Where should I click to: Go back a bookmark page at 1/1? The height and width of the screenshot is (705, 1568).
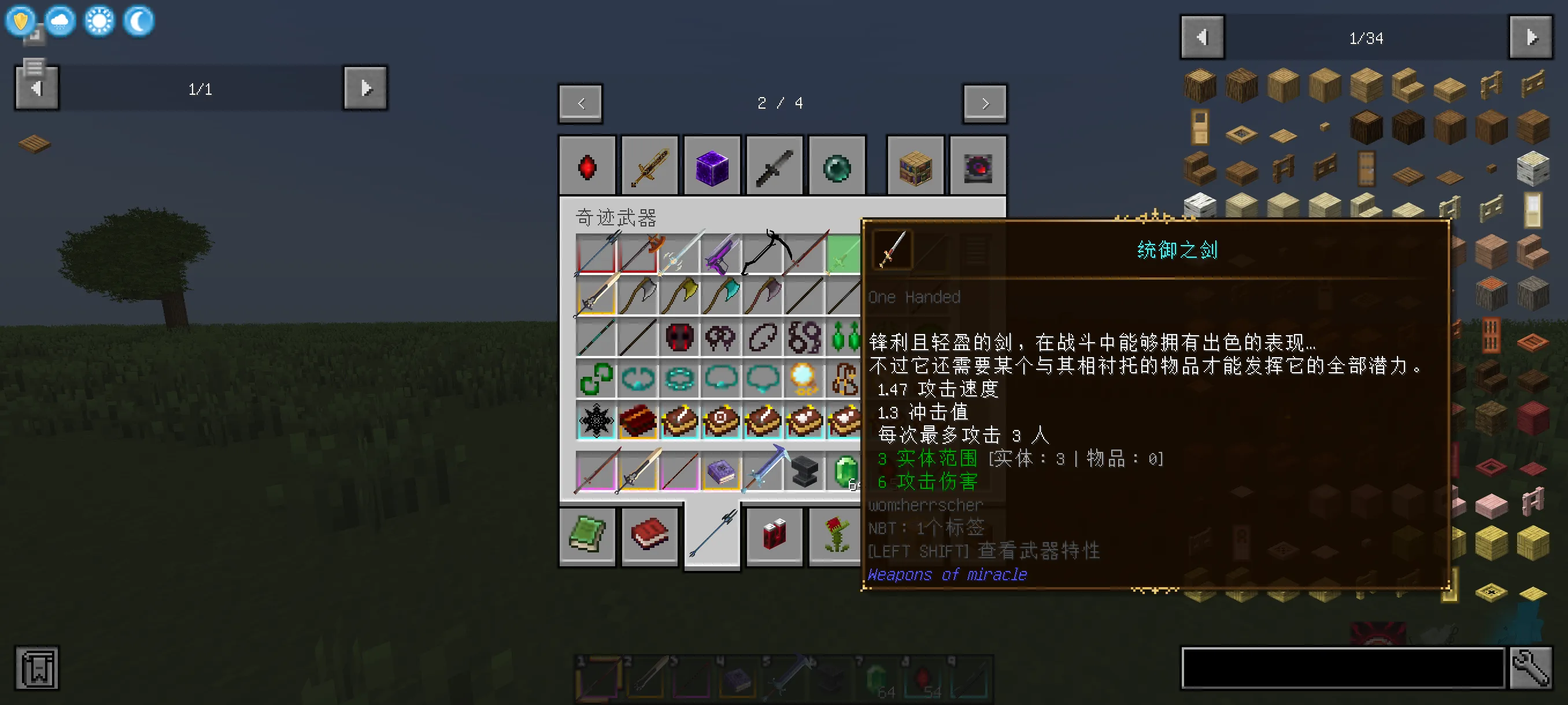pos(36,88)
